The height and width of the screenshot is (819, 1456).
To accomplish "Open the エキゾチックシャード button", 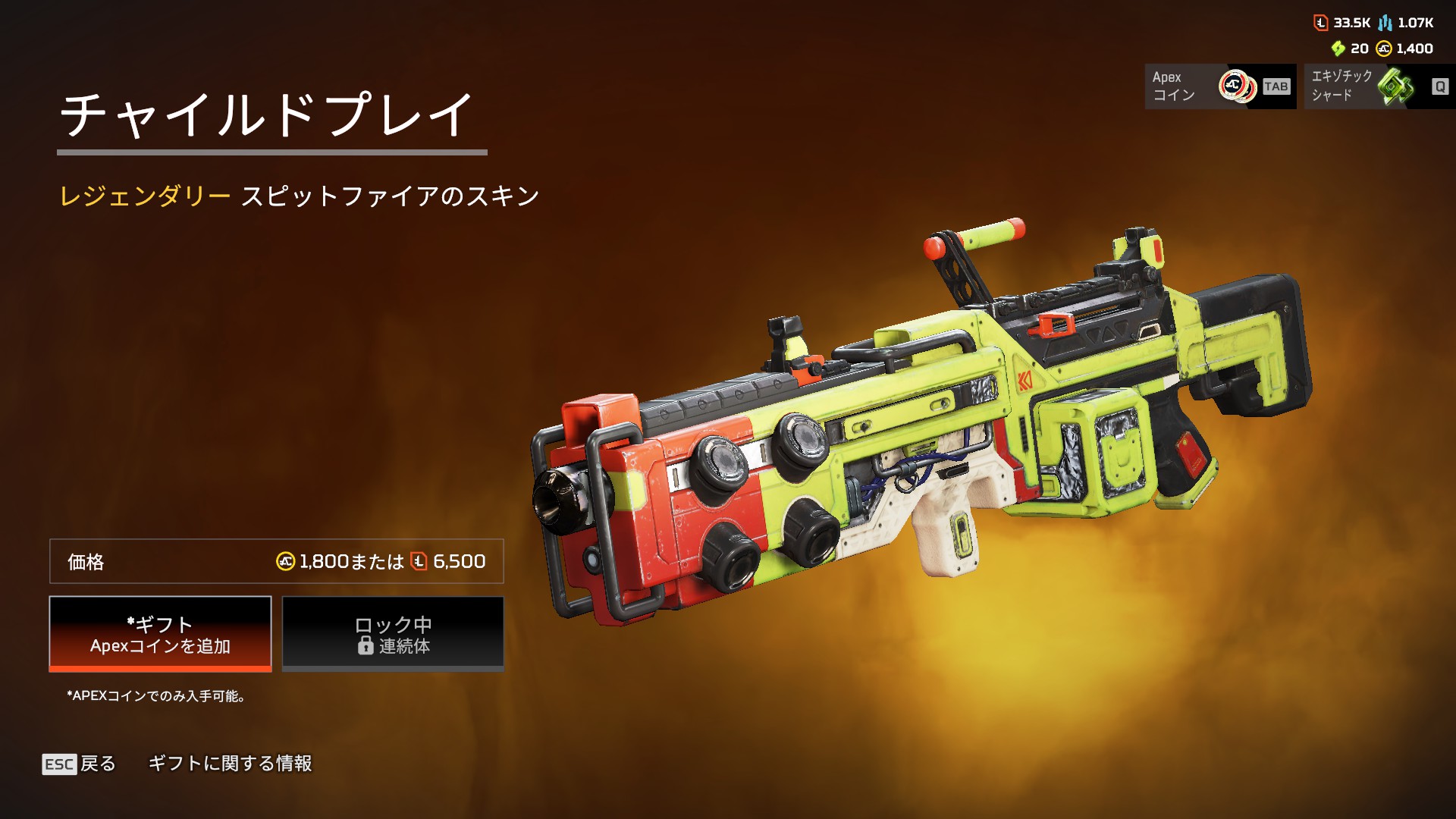I will 1379,86.
